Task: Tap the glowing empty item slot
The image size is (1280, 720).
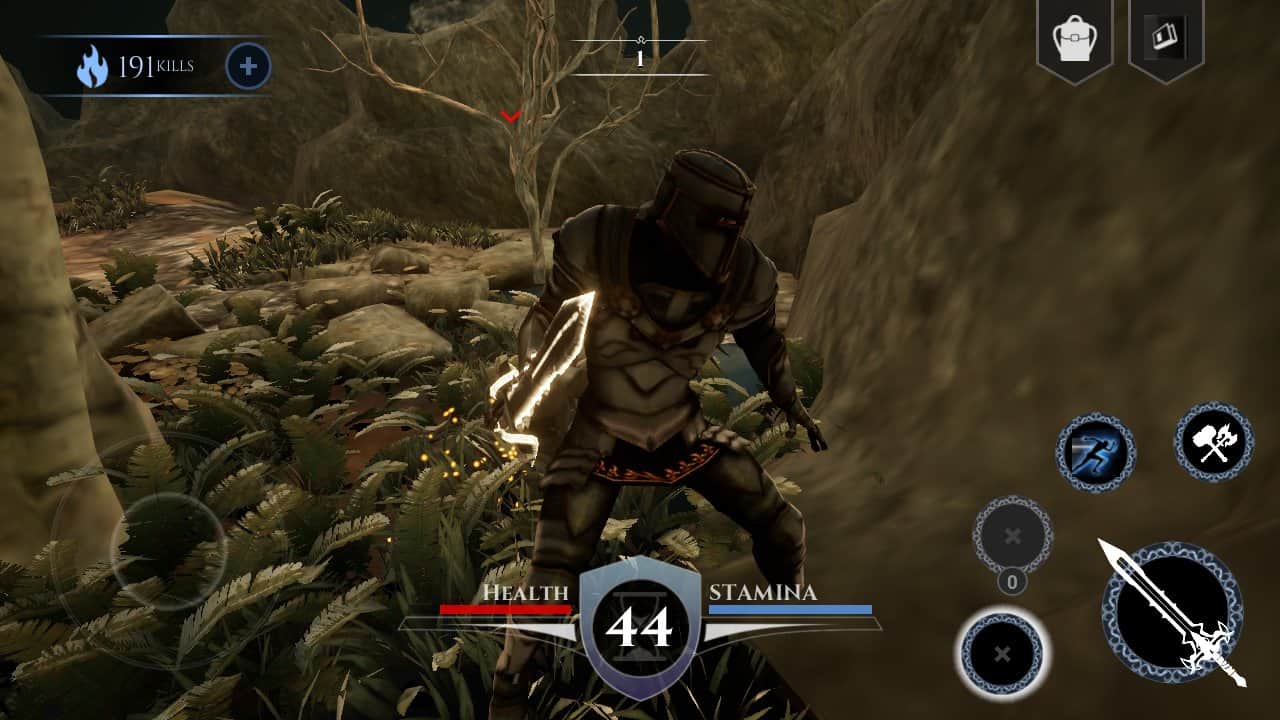Action: coord(1002,654)
